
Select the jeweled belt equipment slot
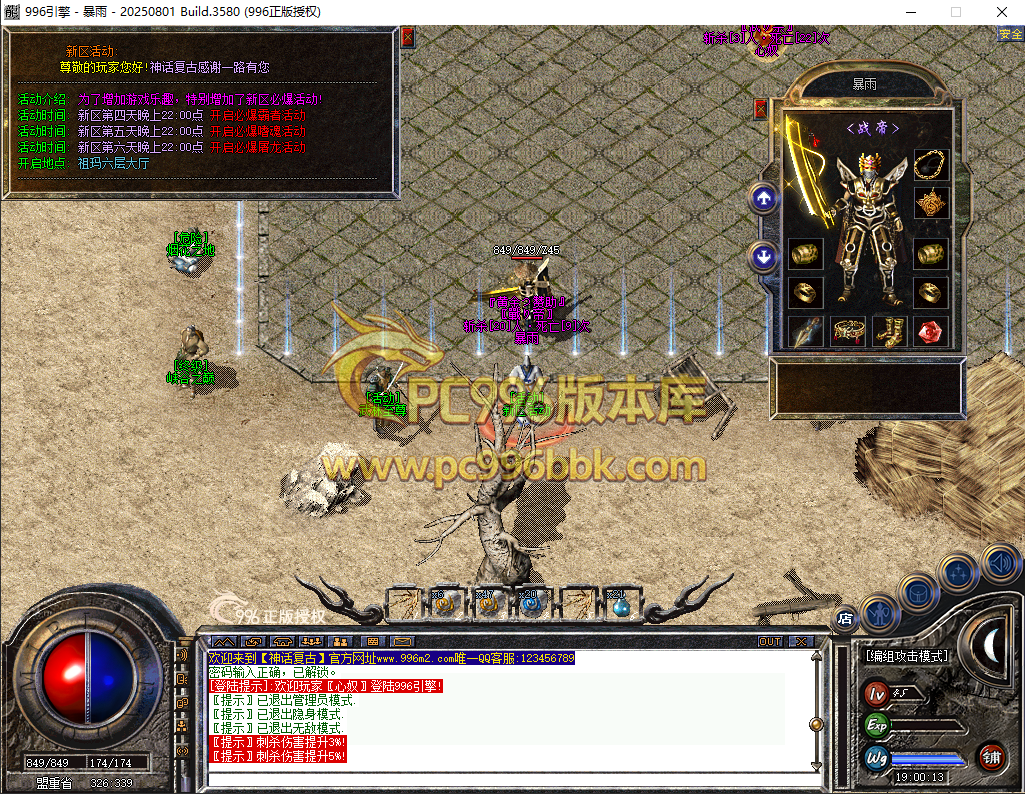click(848, 331)
